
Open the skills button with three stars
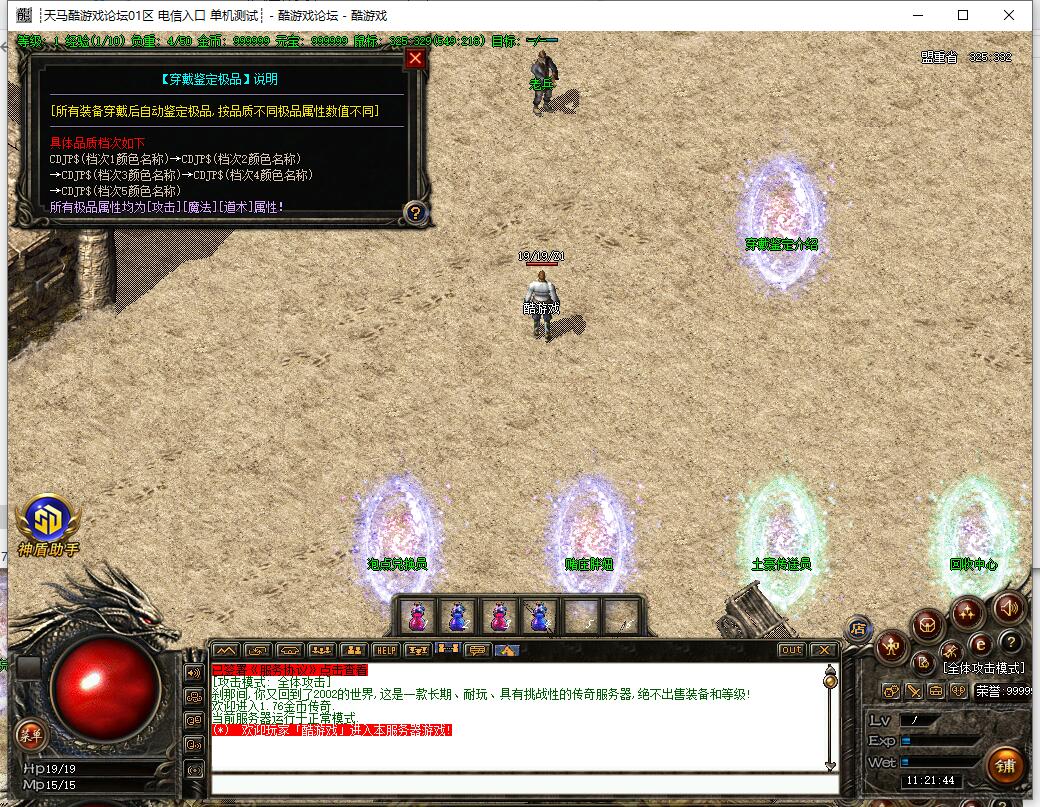pyautogui.click(x=967, y=612)
